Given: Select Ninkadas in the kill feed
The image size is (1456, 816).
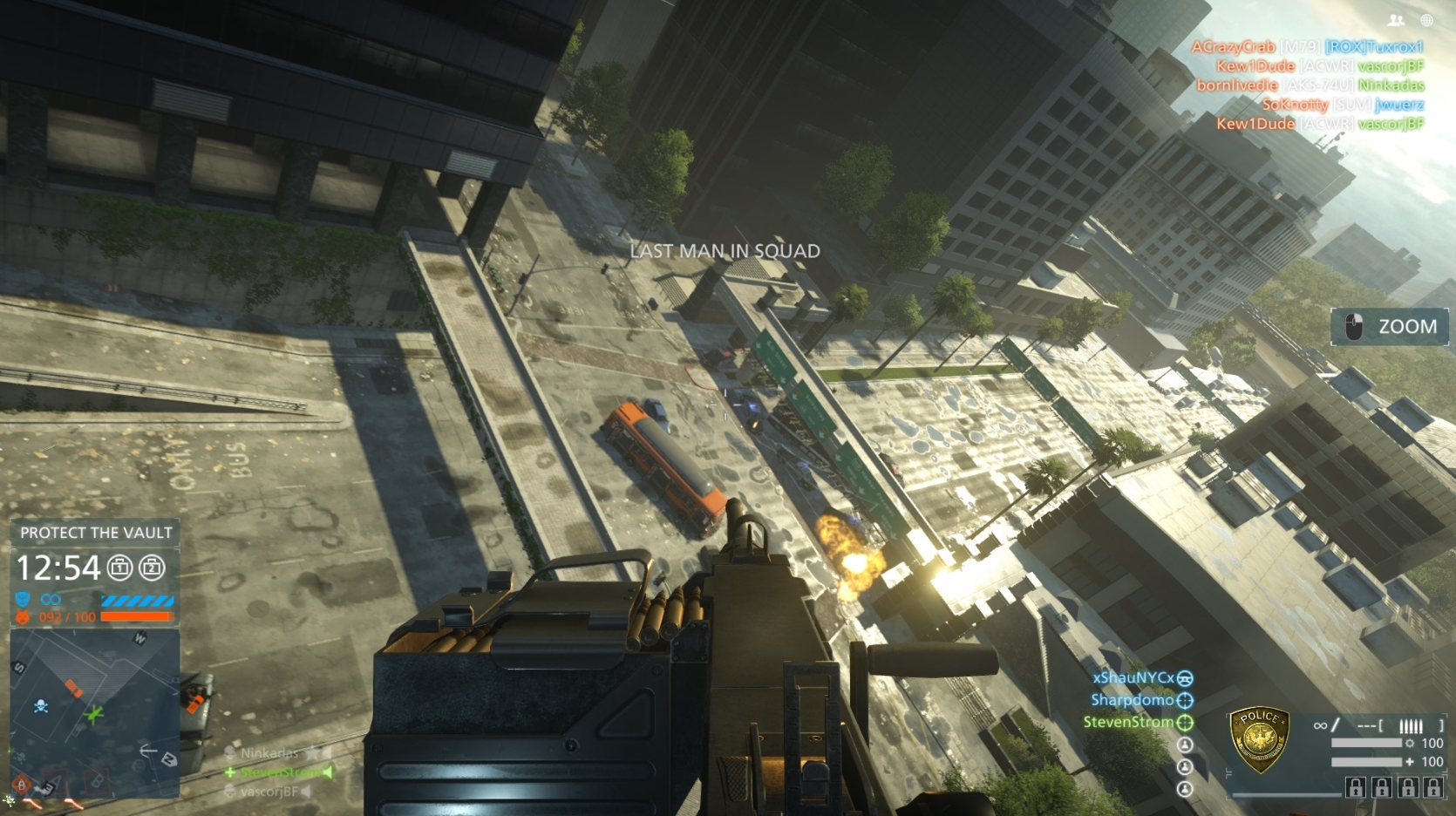Looking at the screenshot, I should (x=1391, y=86).
